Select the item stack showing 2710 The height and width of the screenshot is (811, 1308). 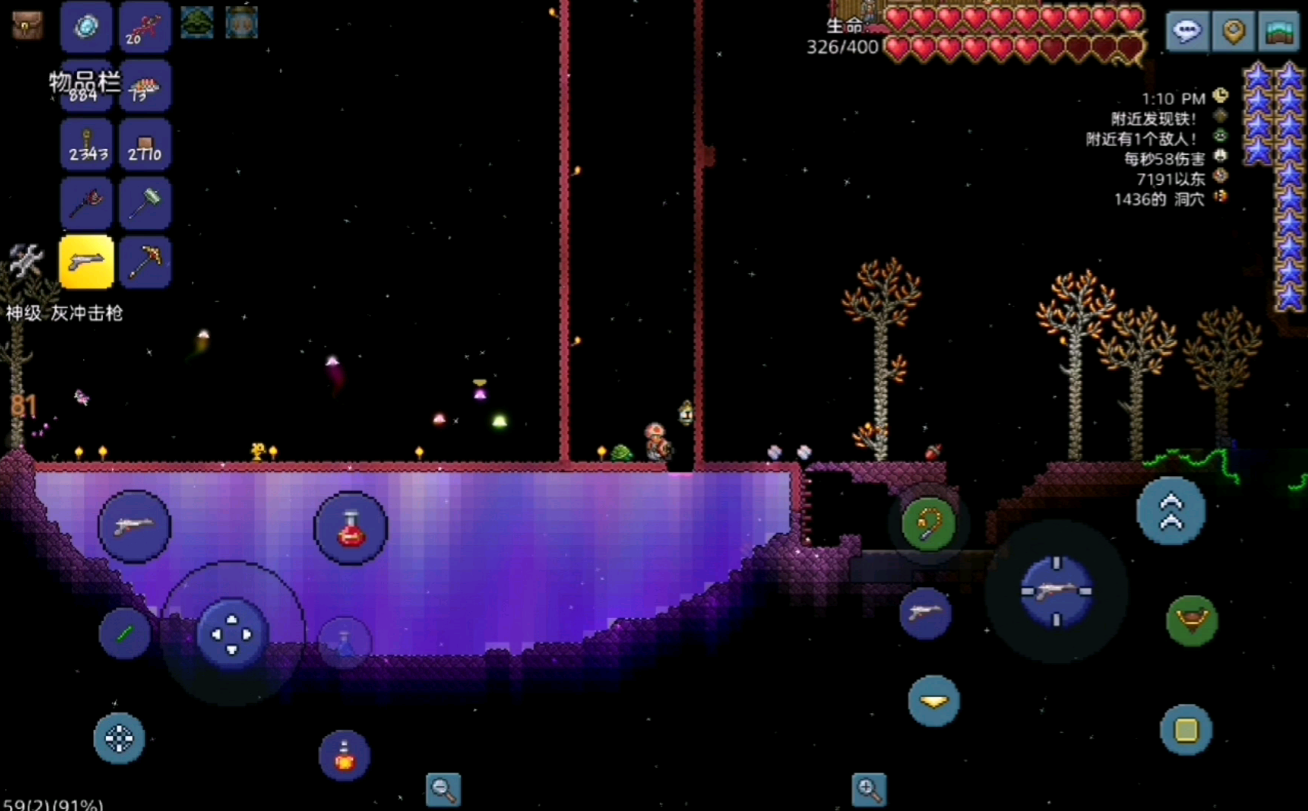[145, 145]
